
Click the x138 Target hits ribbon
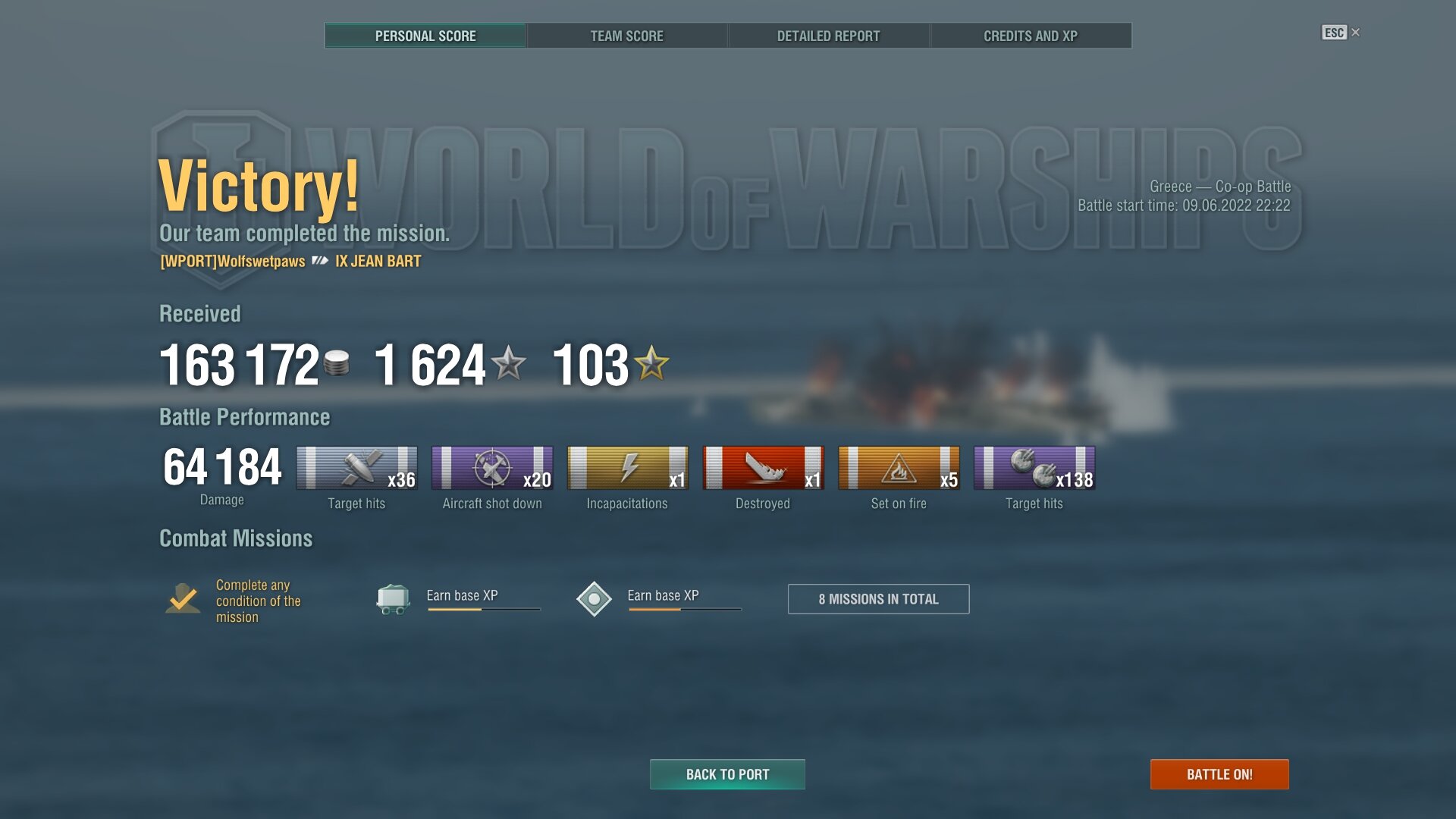click(1034, 468)
